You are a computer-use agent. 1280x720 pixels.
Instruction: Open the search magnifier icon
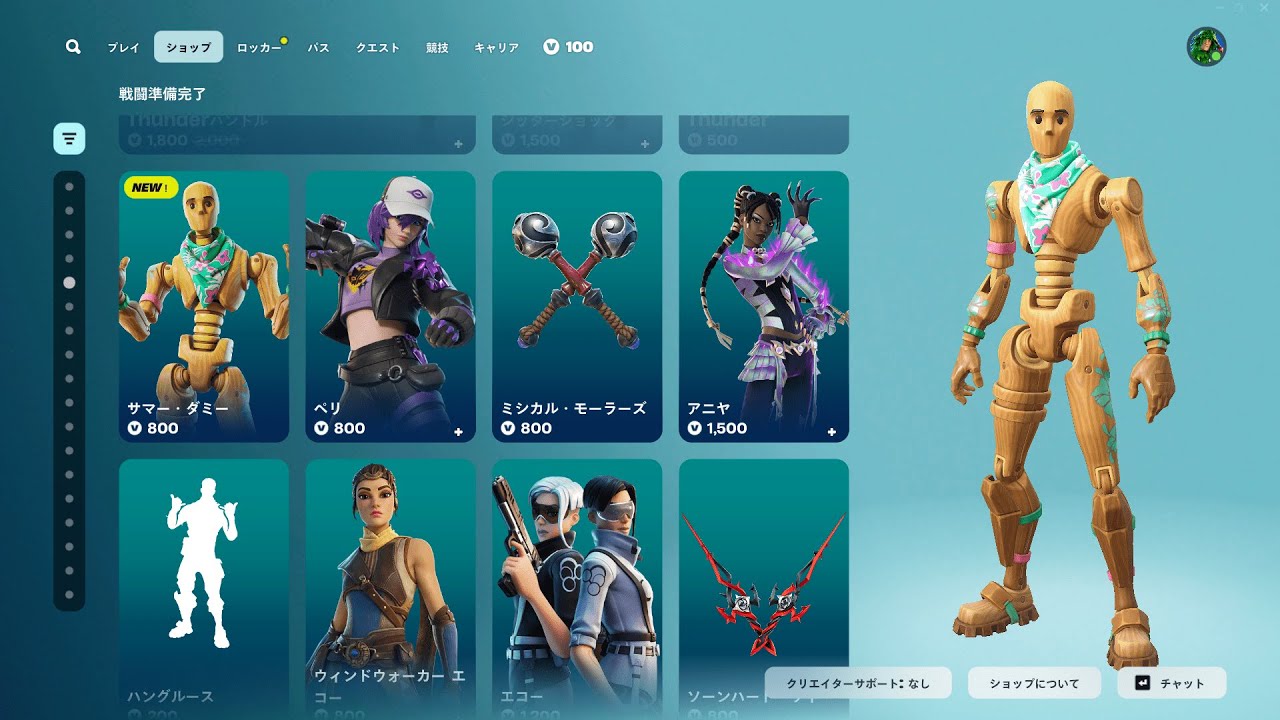point(73,47)
